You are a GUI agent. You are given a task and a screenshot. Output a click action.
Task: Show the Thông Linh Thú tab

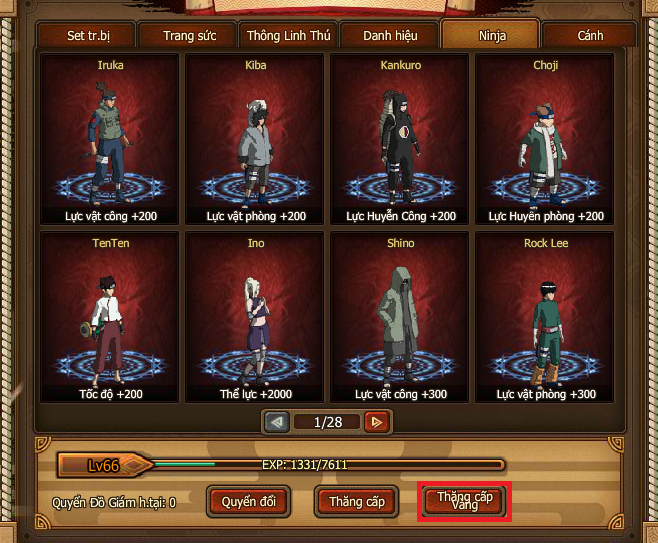point(287,36)
